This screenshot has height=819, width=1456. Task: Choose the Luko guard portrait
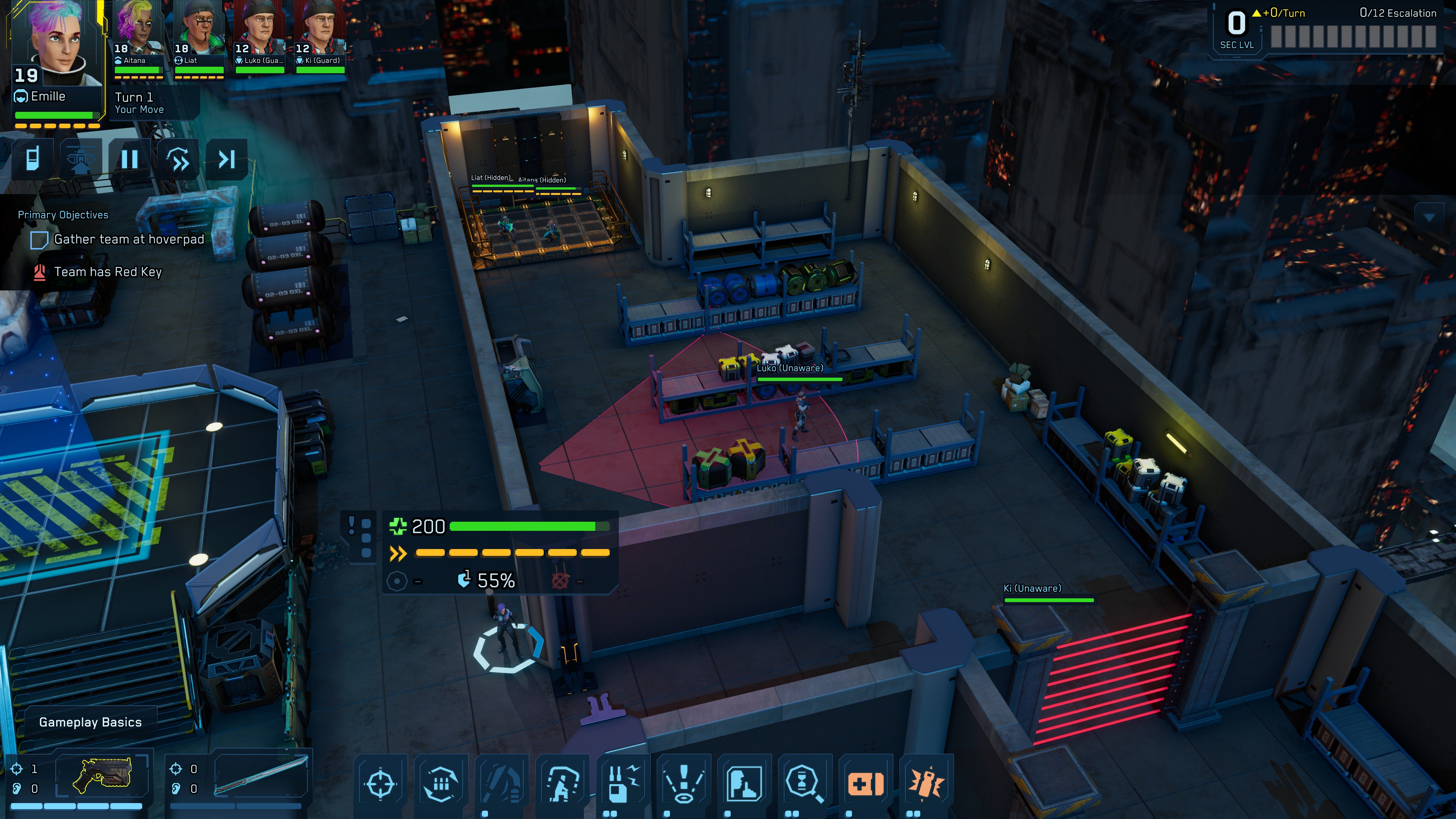point(259,34)
